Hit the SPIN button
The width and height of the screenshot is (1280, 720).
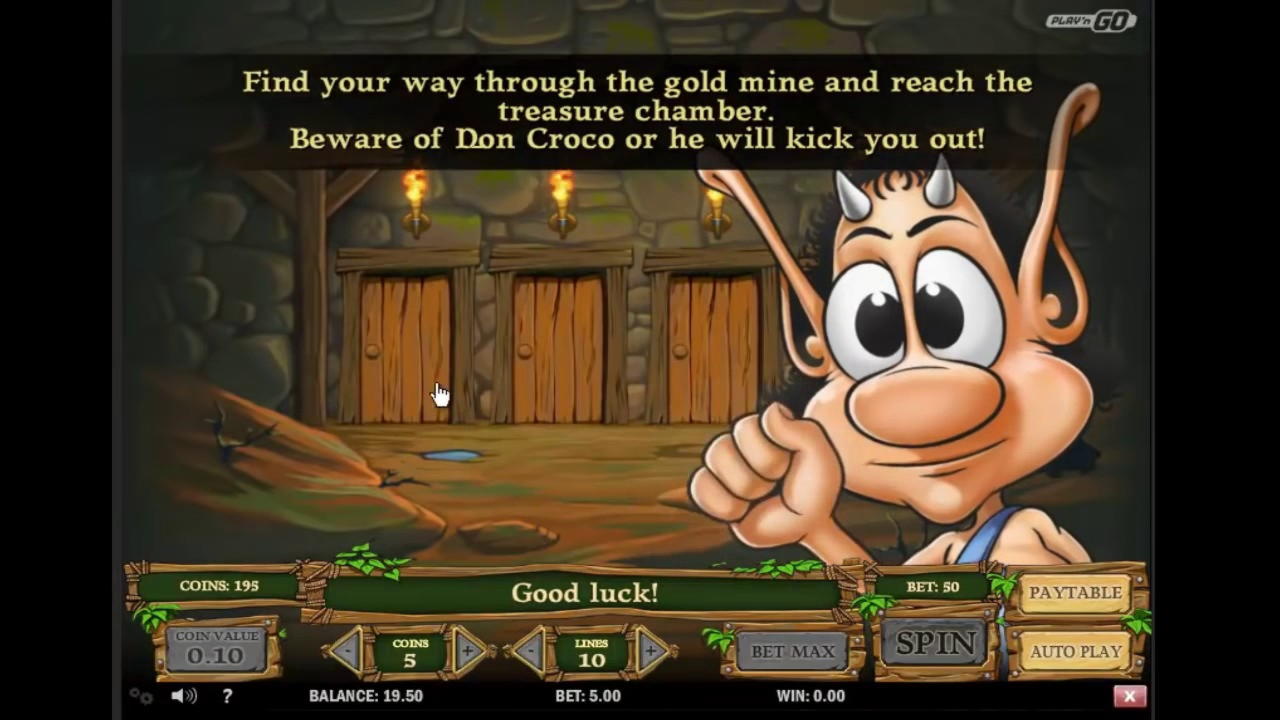tap(935, 644)
